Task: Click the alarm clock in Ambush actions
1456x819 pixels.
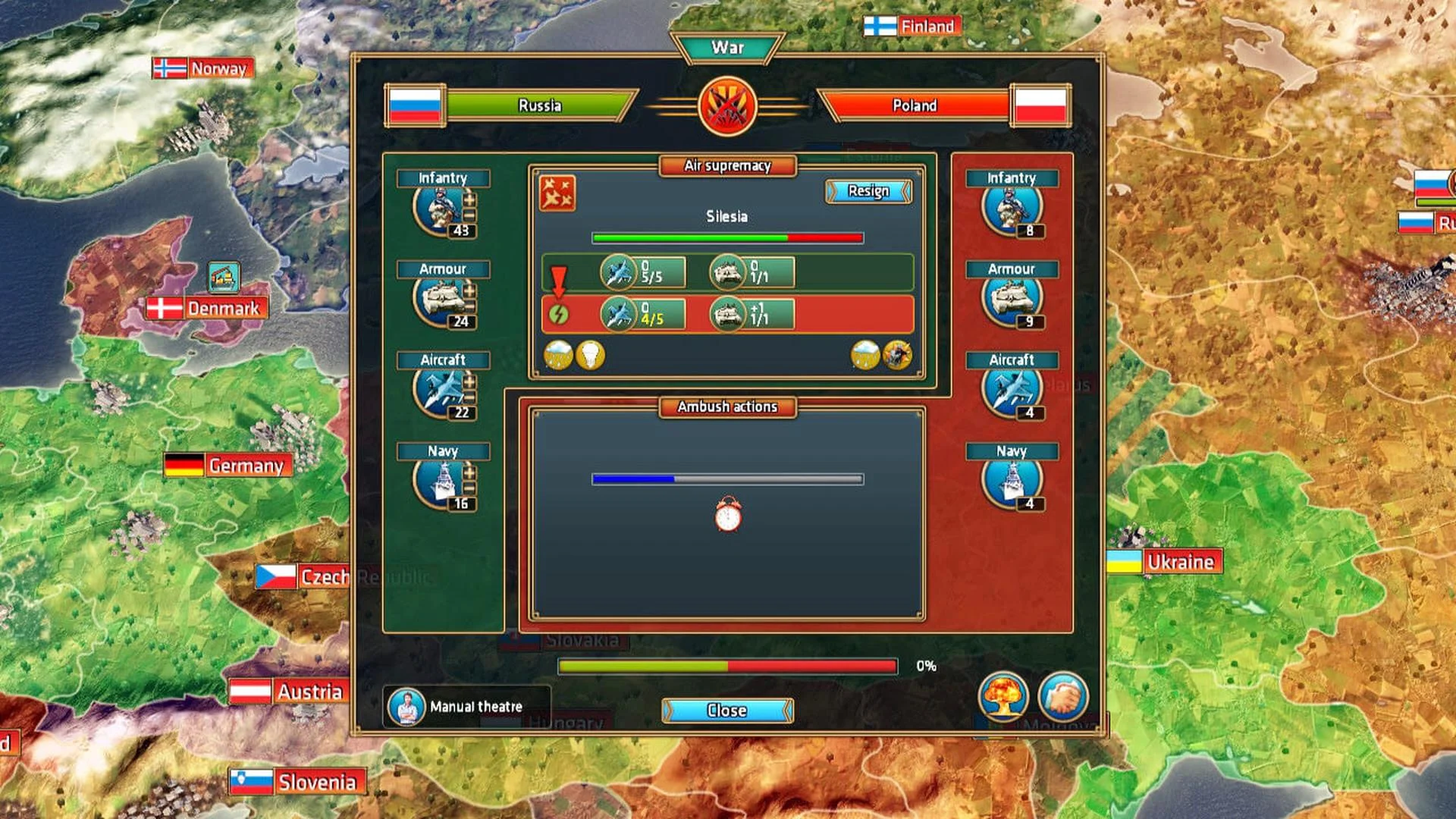Action: point(726,514)
